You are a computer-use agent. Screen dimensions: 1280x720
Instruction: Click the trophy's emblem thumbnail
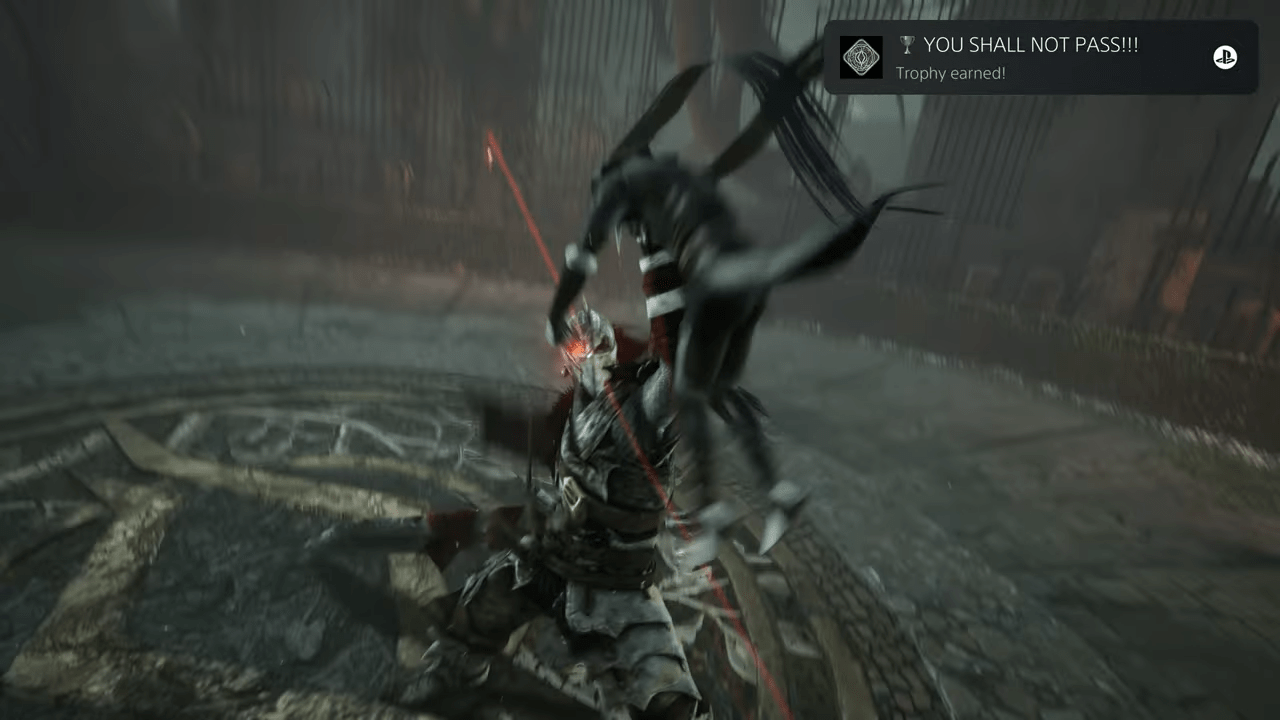click(x=861, y=58)
